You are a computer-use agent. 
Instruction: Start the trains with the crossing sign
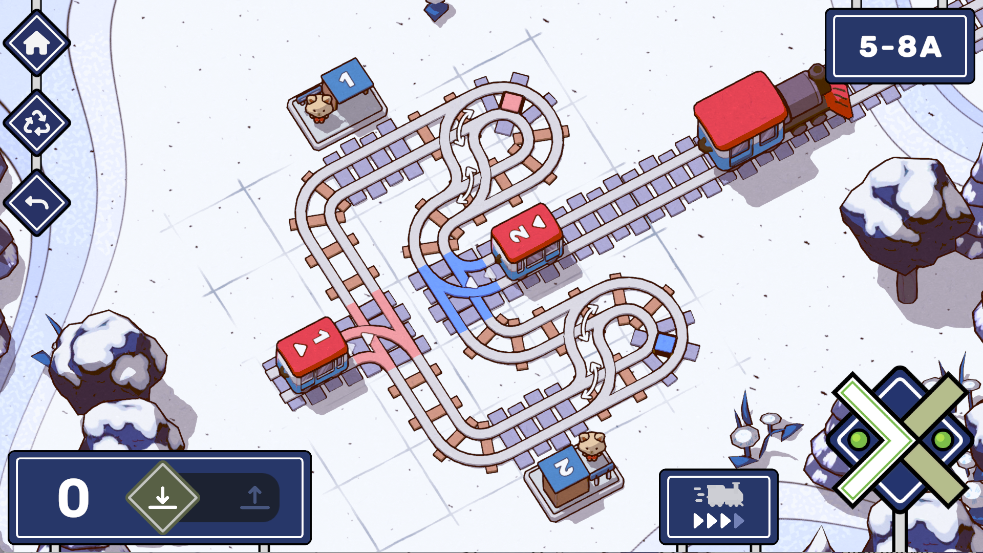pos(898,439)
